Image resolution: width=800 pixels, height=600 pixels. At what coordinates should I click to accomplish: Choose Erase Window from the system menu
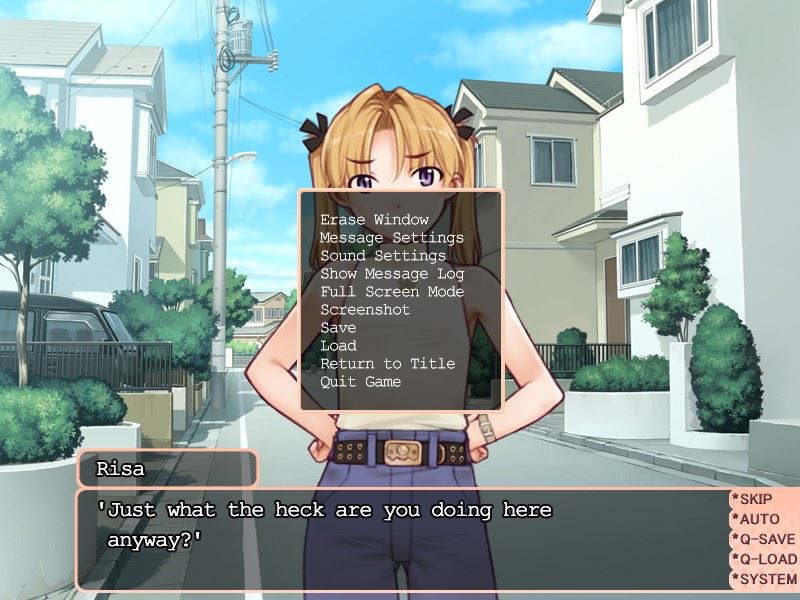pos(374,220)
